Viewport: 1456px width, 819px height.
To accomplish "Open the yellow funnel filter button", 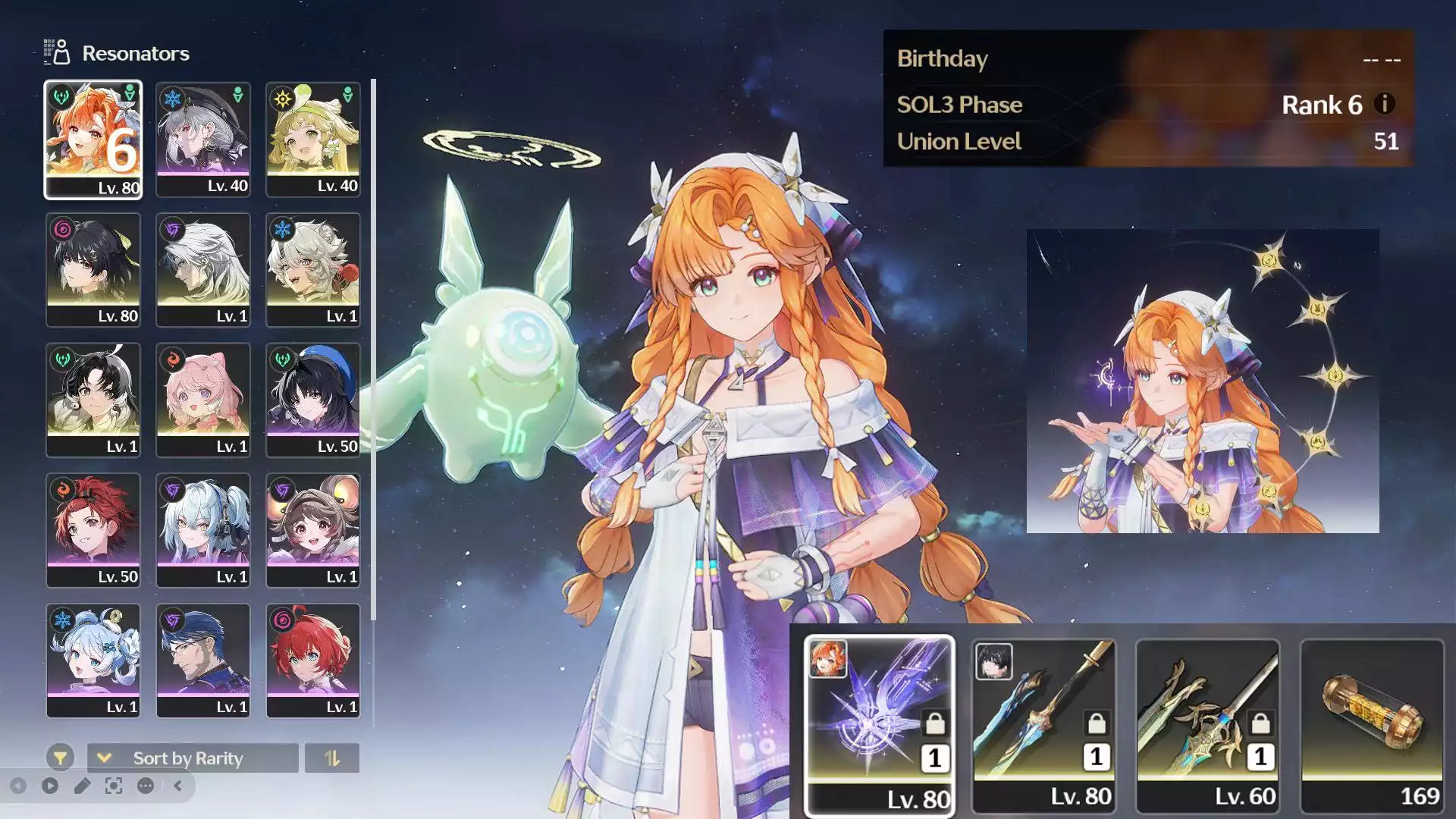I will [60, 758].
